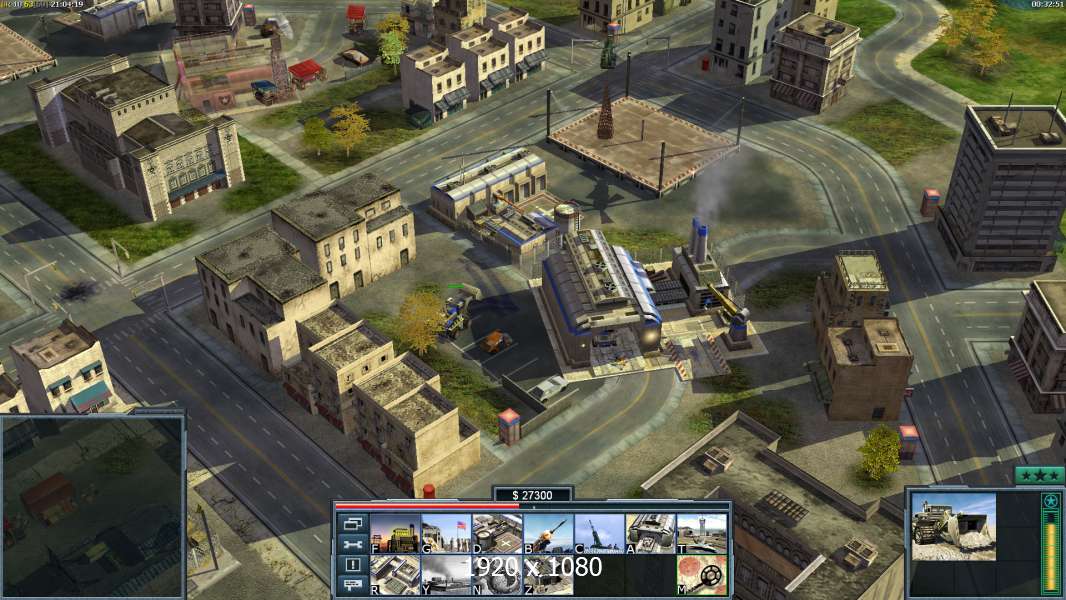Viewport: 1066px width, 600px height.
Task: Choose the domed structure build icon (N)
Action: pos(497,575)
